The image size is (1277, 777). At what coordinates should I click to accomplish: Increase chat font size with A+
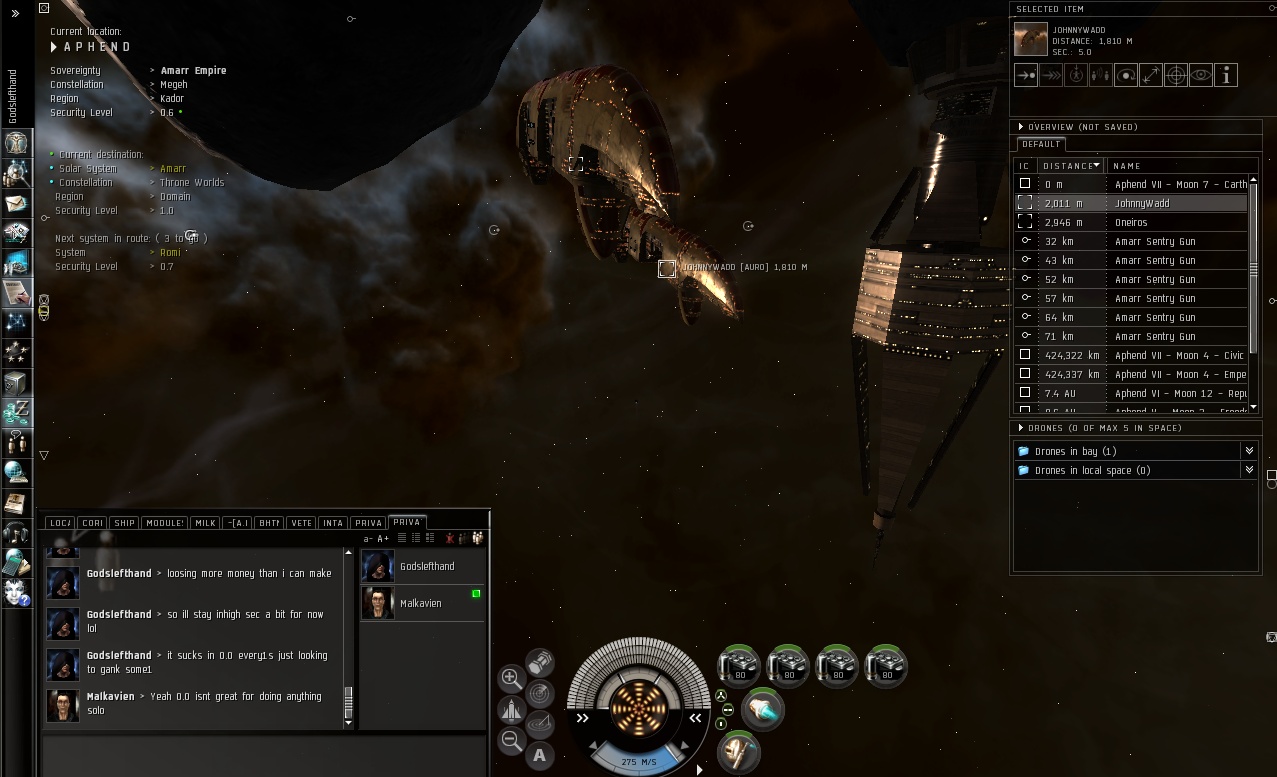point(383,539)
